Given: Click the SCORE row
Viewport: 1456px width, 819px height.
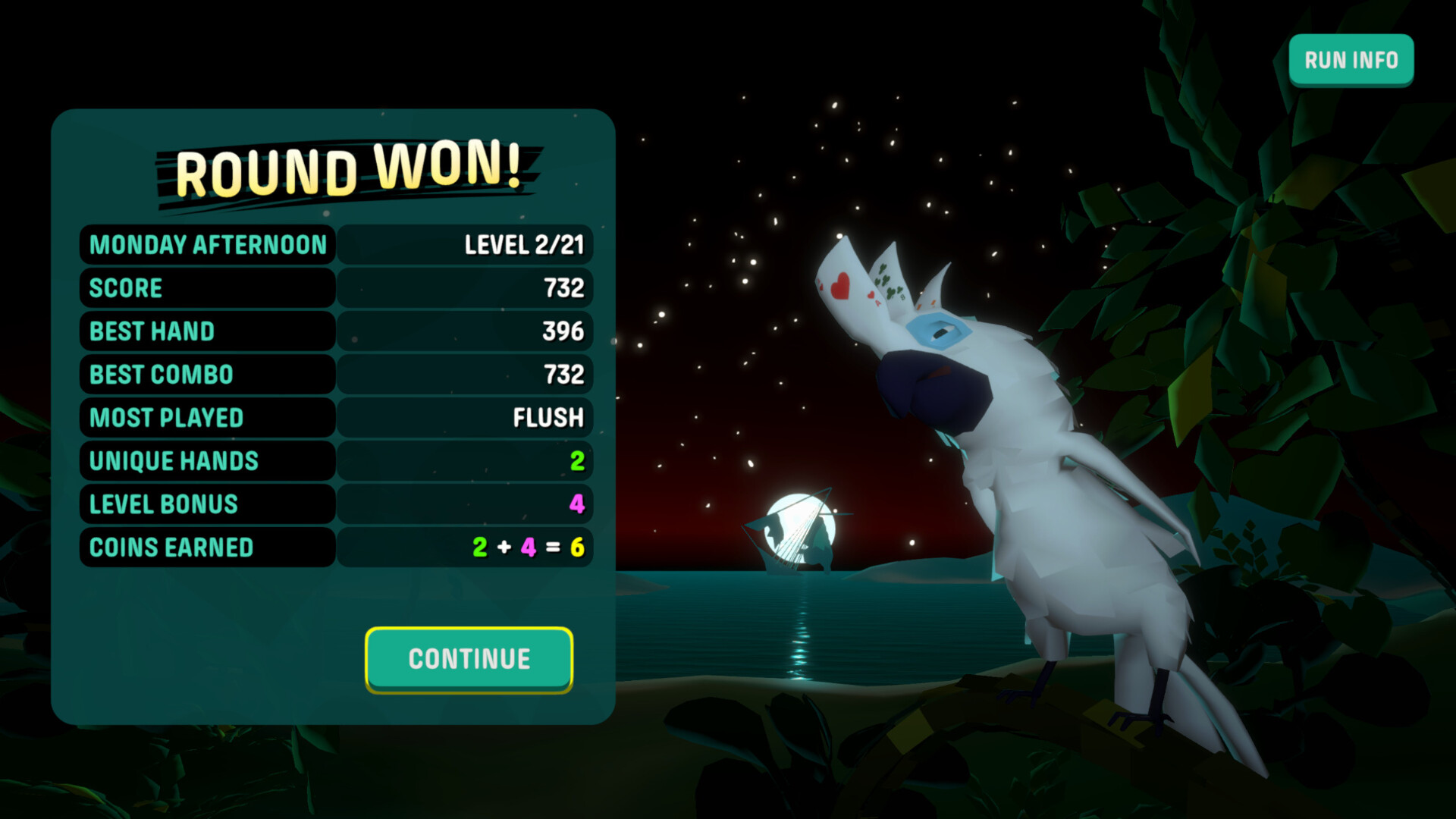Looking at the screenshot, I should pos(207,288).
